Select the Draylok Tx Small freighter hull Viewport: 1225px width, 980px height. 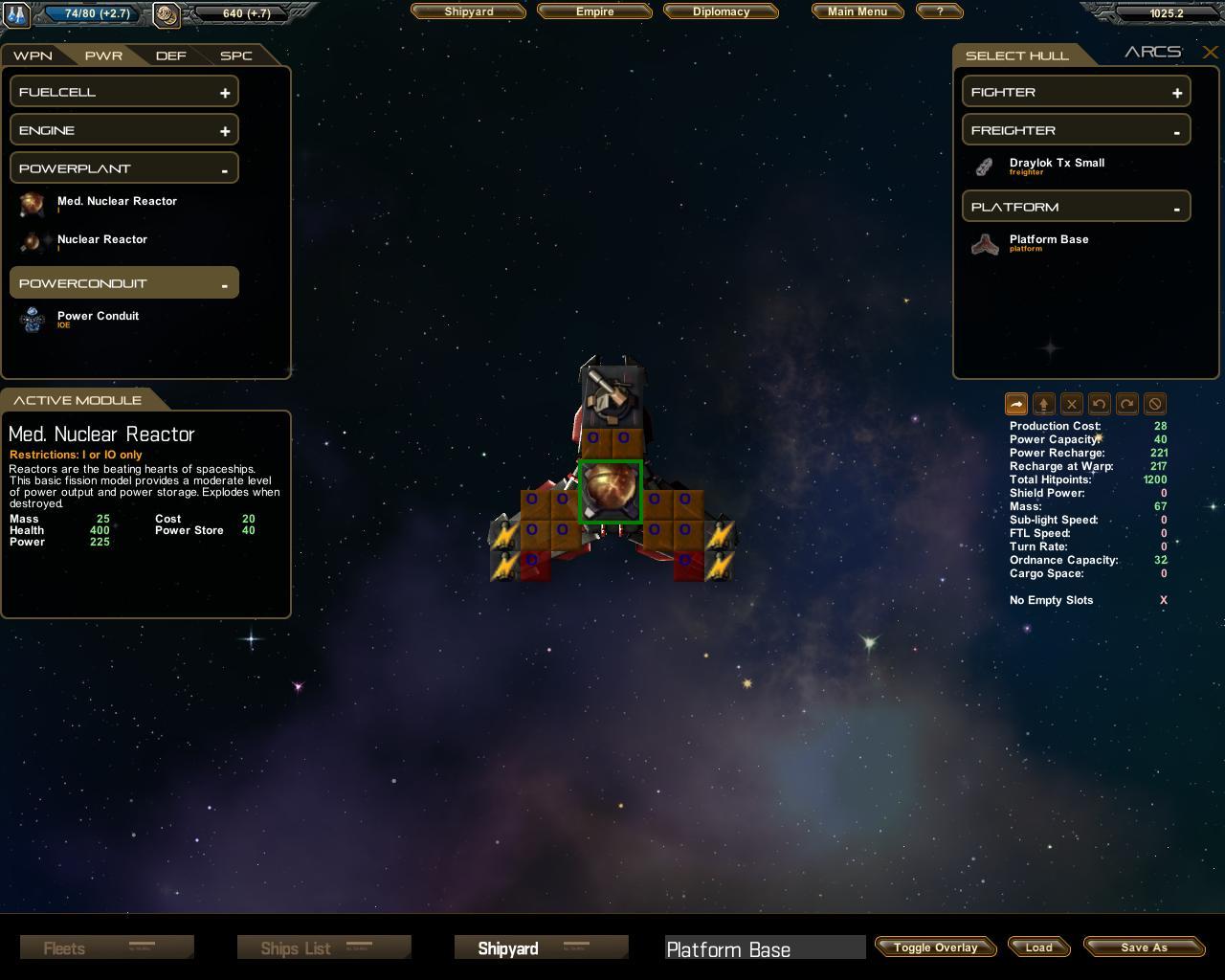(1056, 164)
